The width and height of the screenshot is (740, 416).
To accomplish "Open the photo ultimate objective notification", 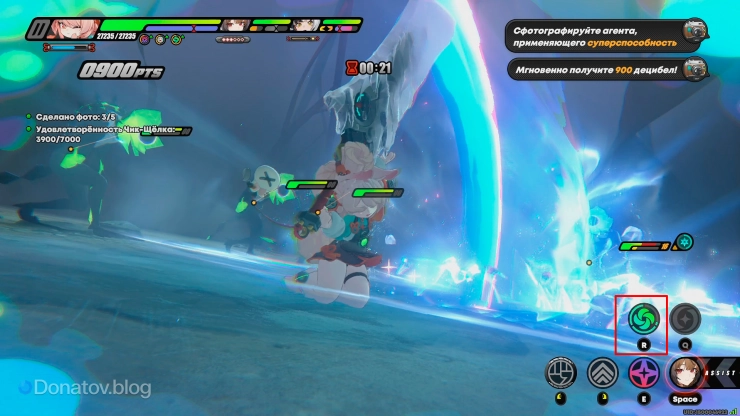I will tap(606, 36).
